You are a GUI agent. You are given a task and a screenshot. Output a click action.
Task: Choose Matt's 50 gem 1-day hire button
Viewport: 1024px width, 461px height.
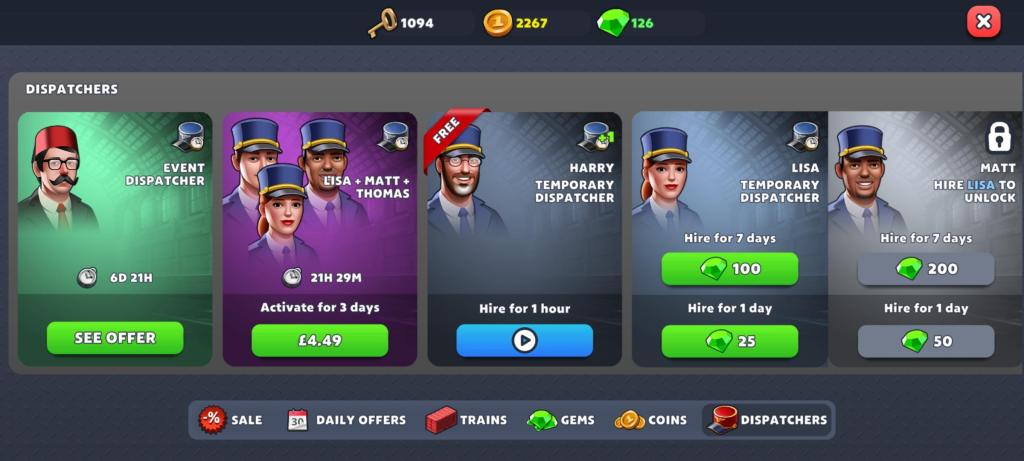click(x=926, y=341)
